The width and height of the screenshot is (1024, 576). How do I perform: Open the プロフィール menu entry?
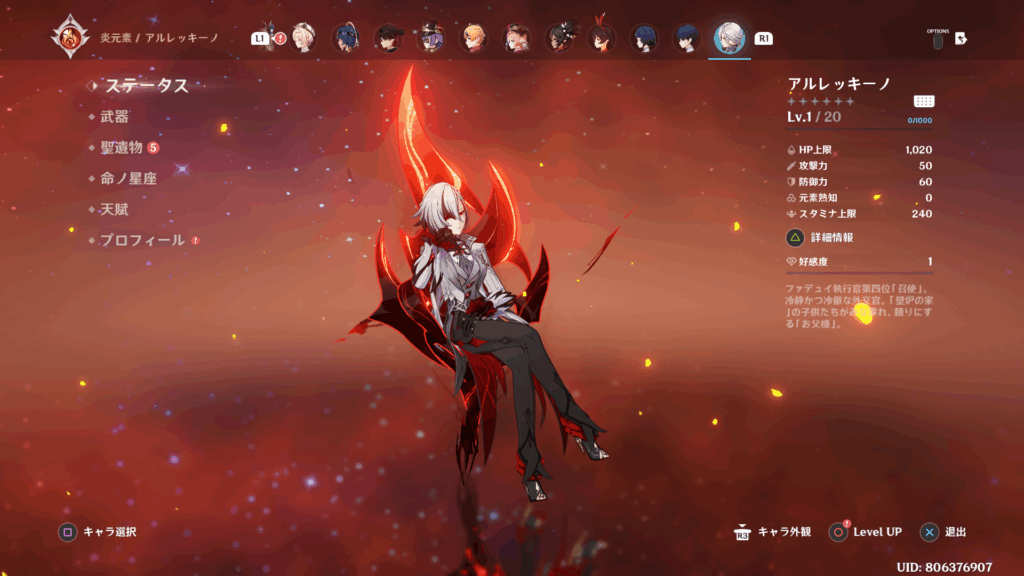pyautogui.click(x=142, y=240)
